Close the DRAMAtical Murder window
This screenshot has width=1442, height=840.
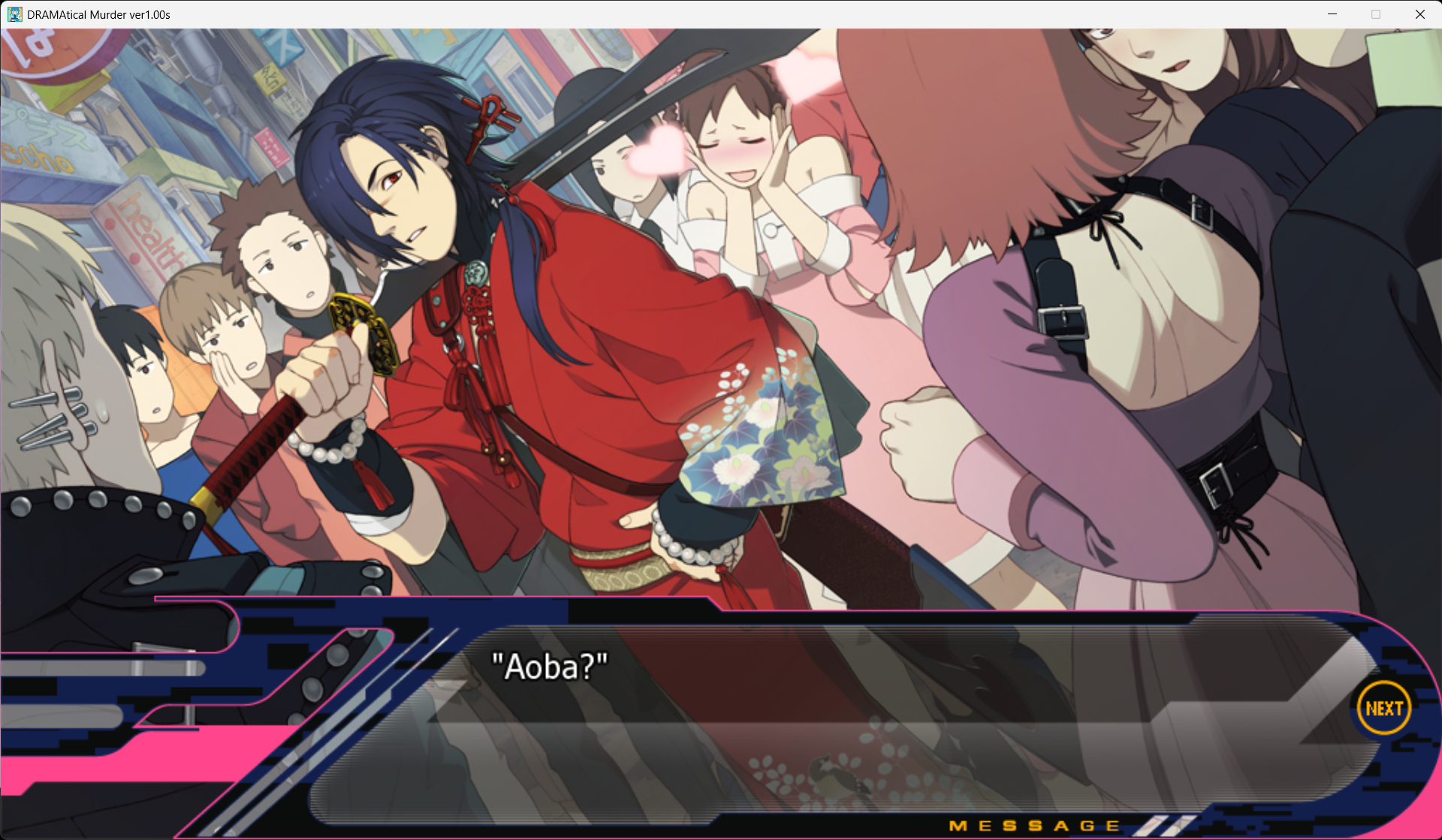coord(1419,14)
